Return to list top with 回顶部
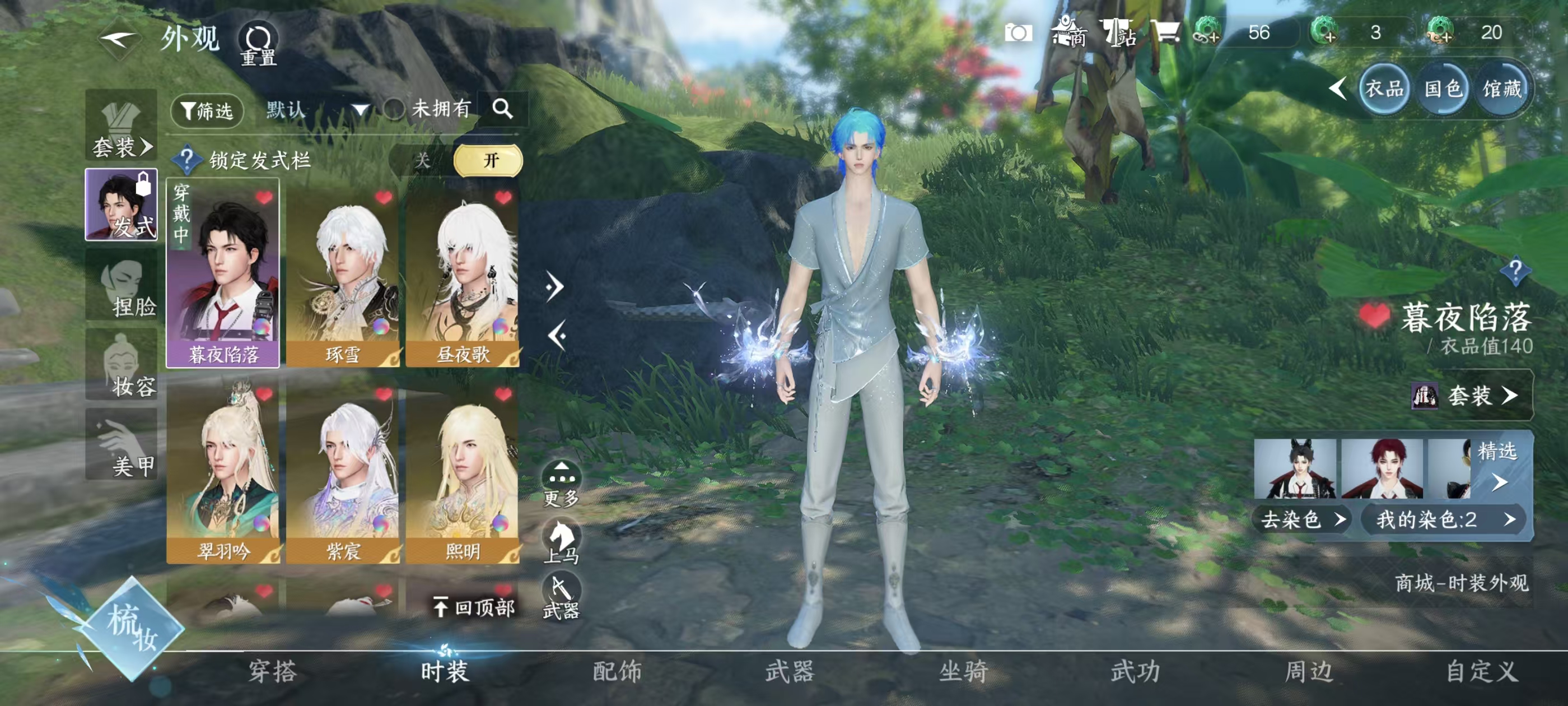The height and width of the screenshot is (706, 1568). [474, 607]
